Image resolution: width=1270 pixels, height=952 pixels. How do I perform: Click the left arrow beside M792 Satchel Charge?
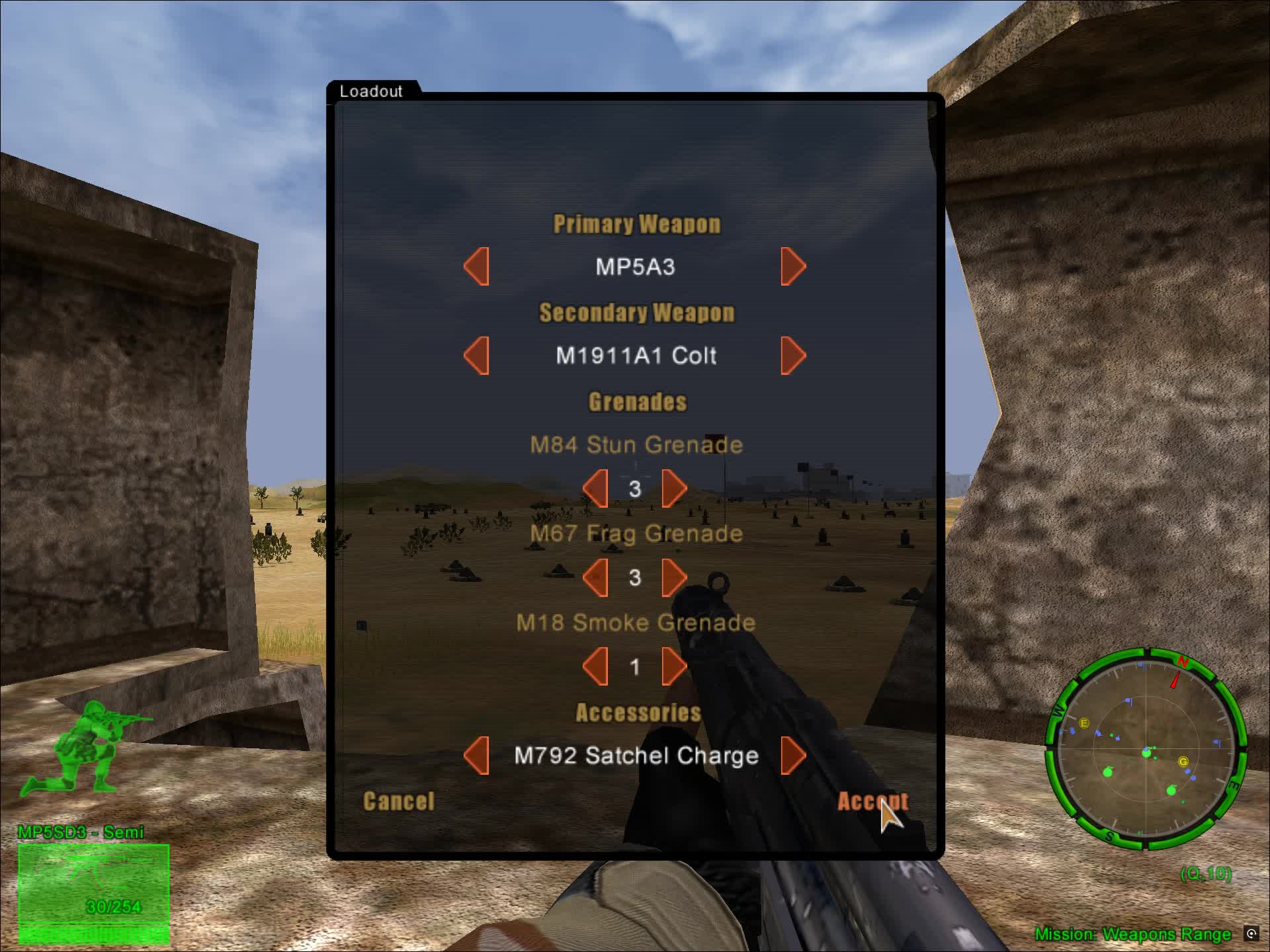478,755
